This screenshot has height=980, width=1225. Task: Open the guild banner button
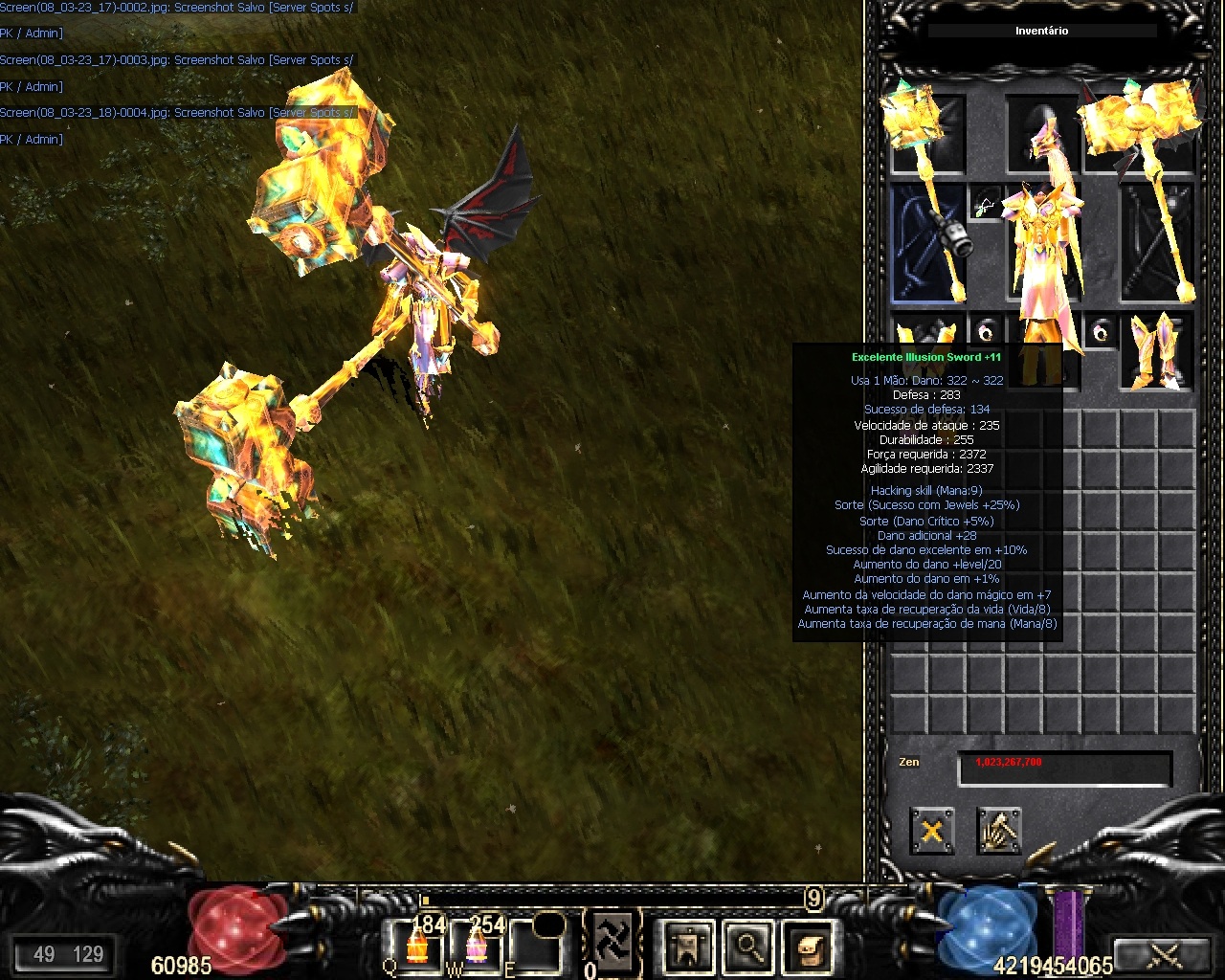[687, 947]
